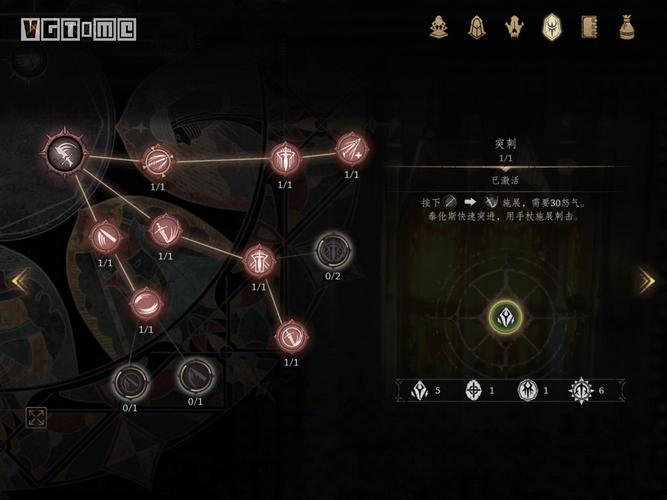Open the statue figure menu tab
Screen dimensions: 667x500
[439, 27]
